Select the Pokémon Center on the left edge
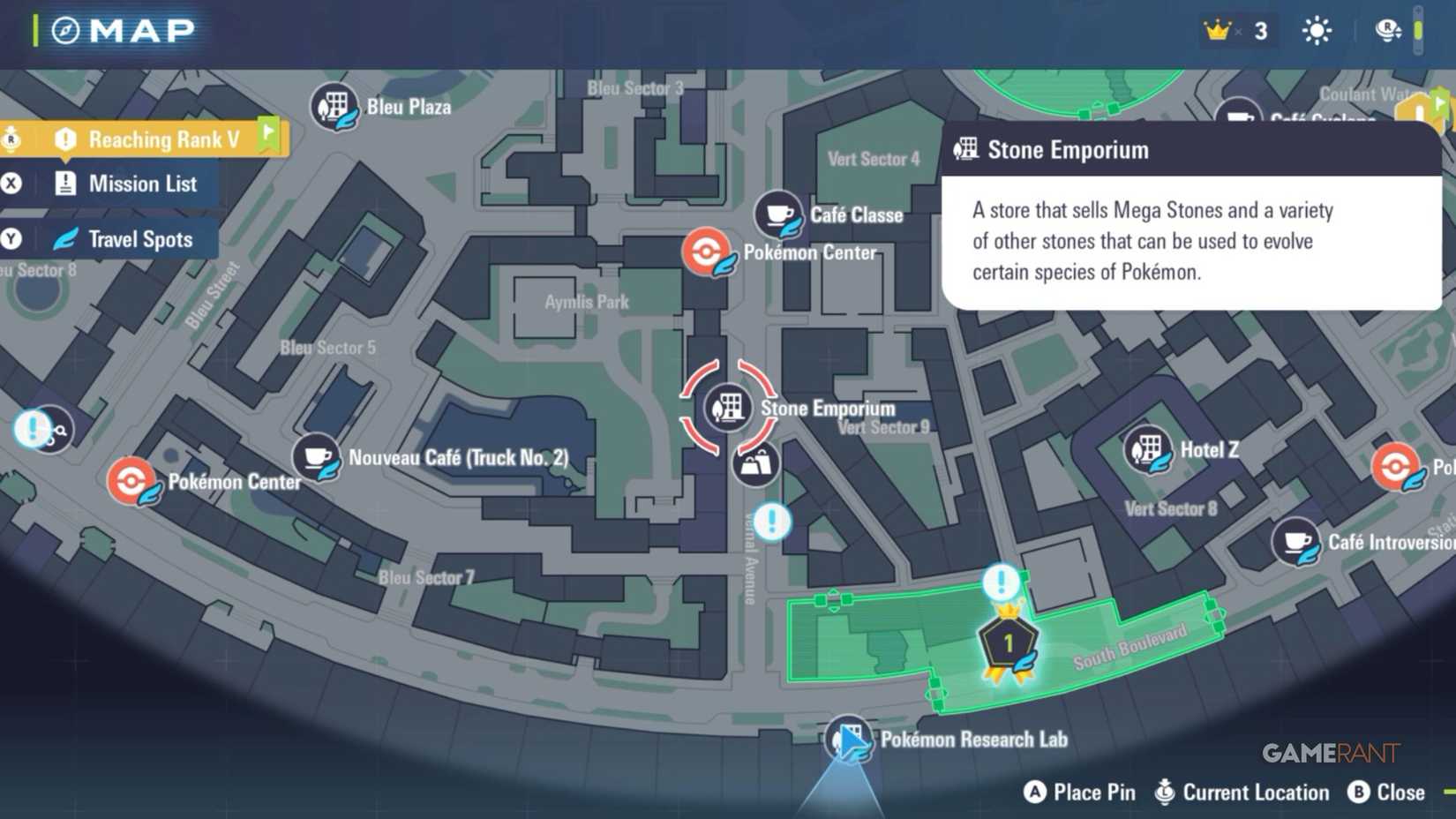 pos(133,481)
